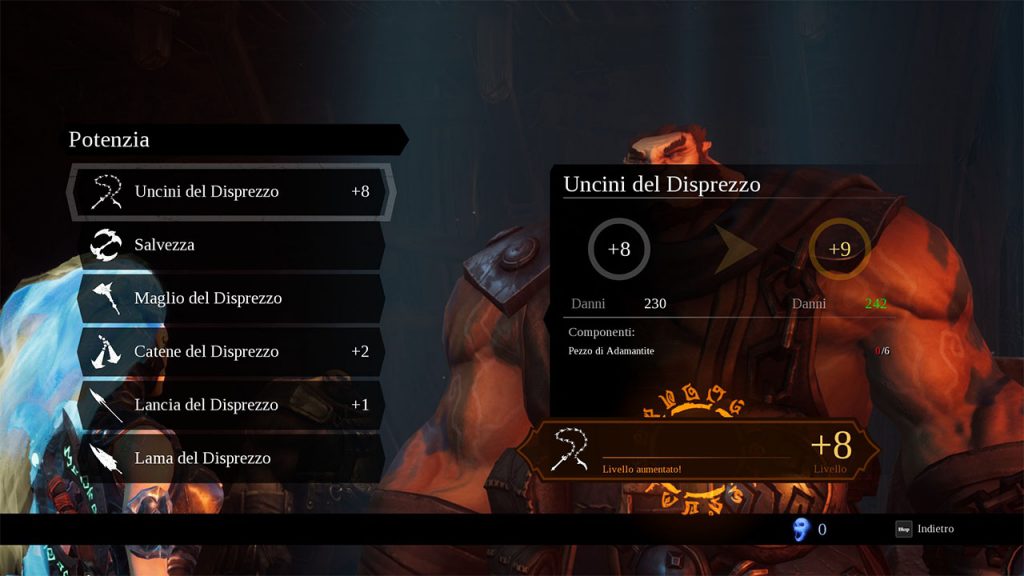1024x576 pixels.
Task: Choose Lama del Disprezzo weapon
Action: pos(230,458)
